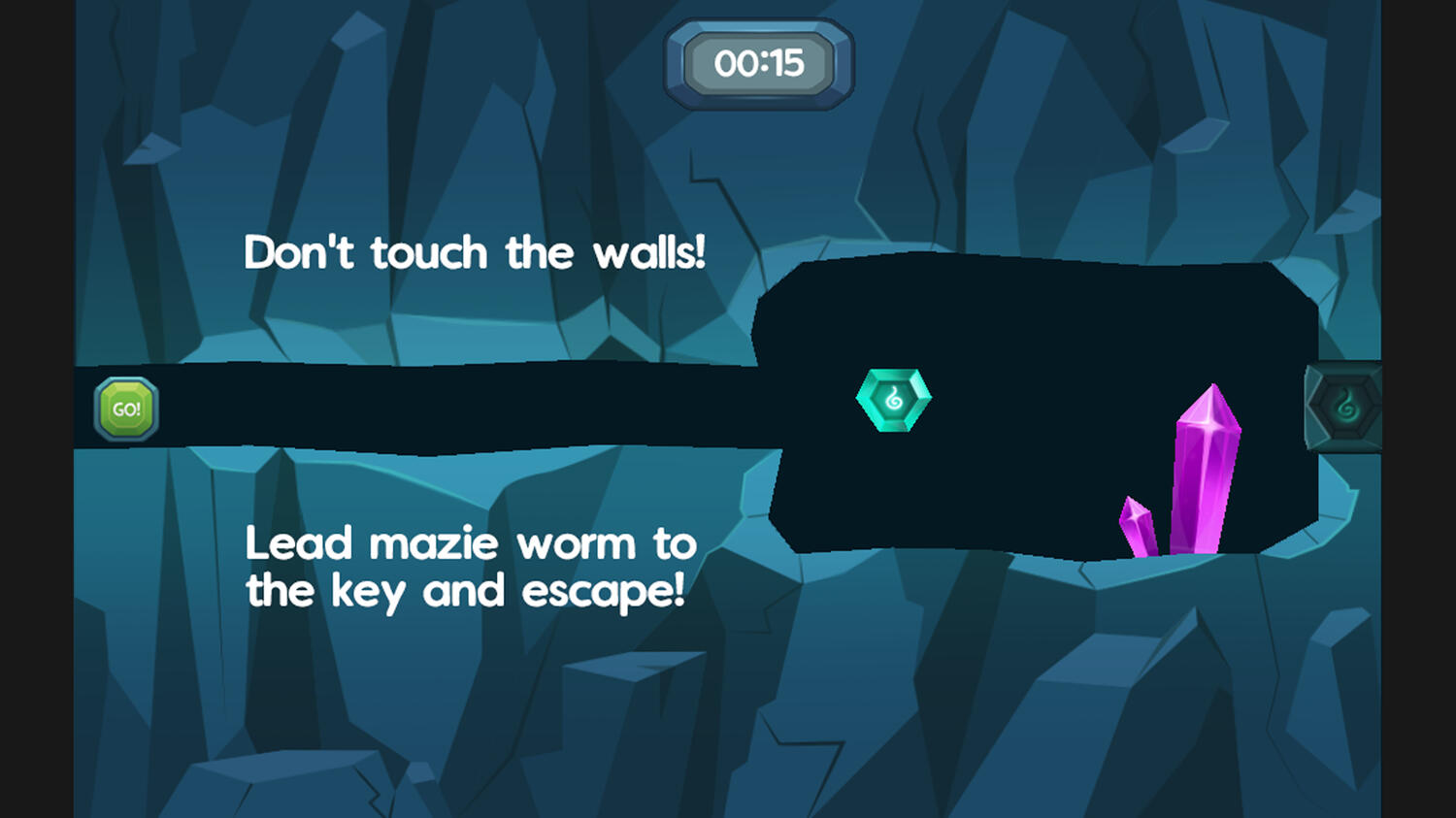Click the 'Lead mazie worm' instruction text
1456x818 pixels.
click(x=470, y=566)
